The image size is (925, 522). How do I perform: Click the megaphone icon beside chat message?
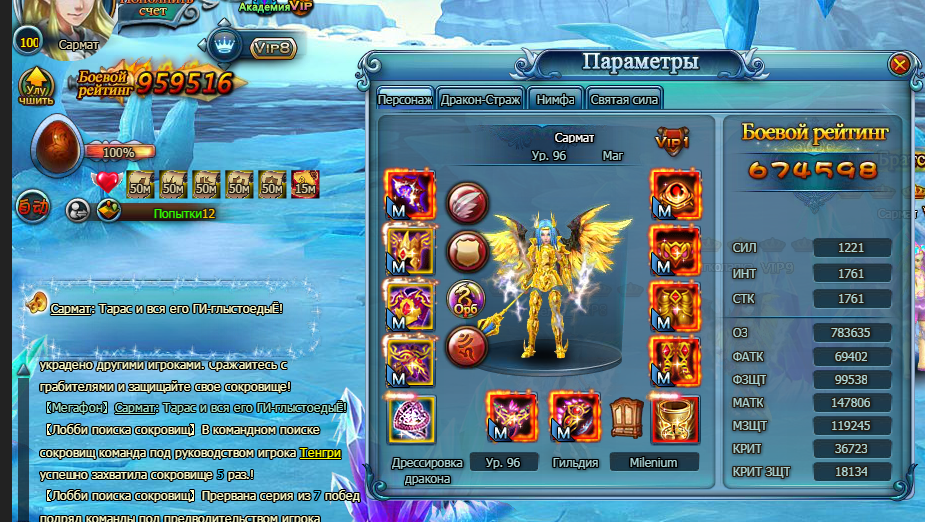tap(34, 301)
